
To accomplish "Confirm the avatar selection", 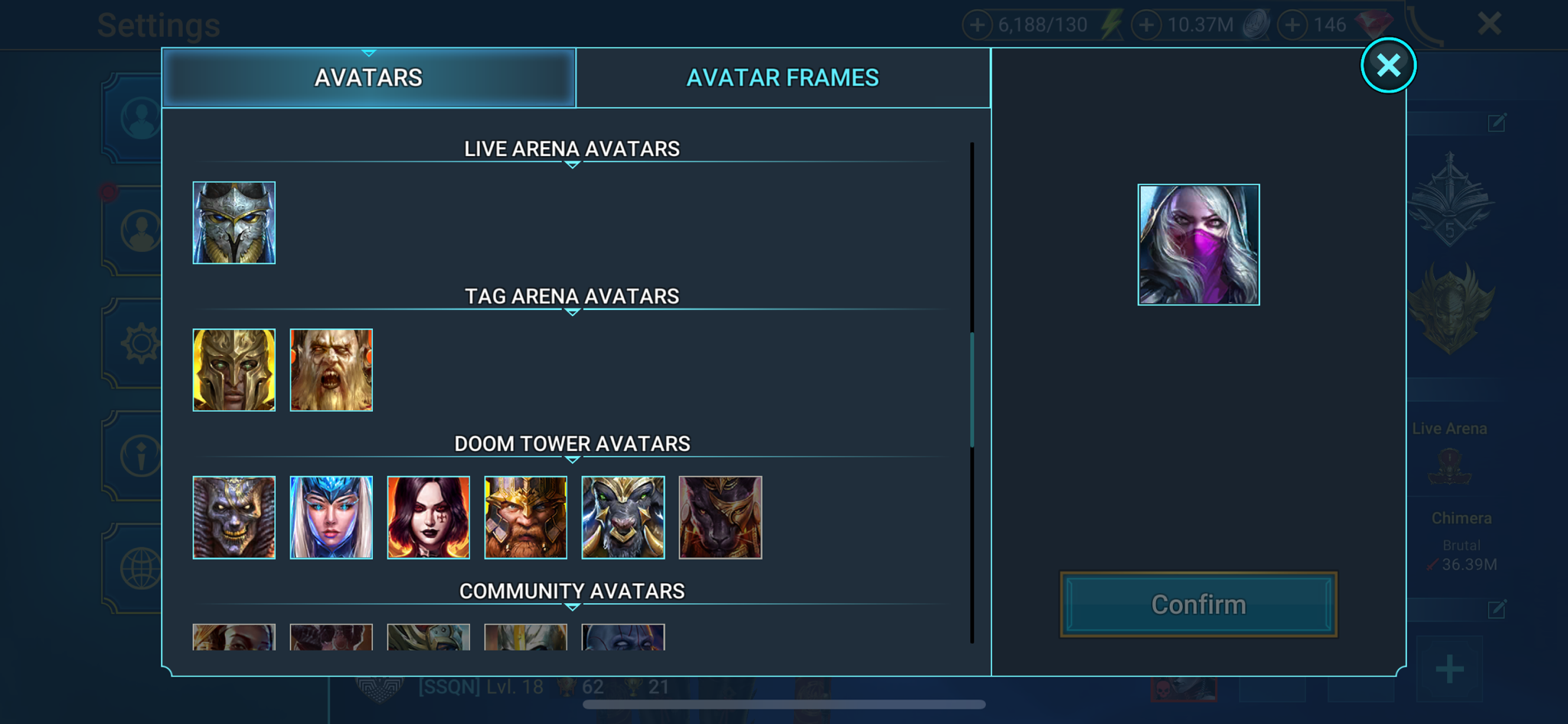I will (1198, 605).
